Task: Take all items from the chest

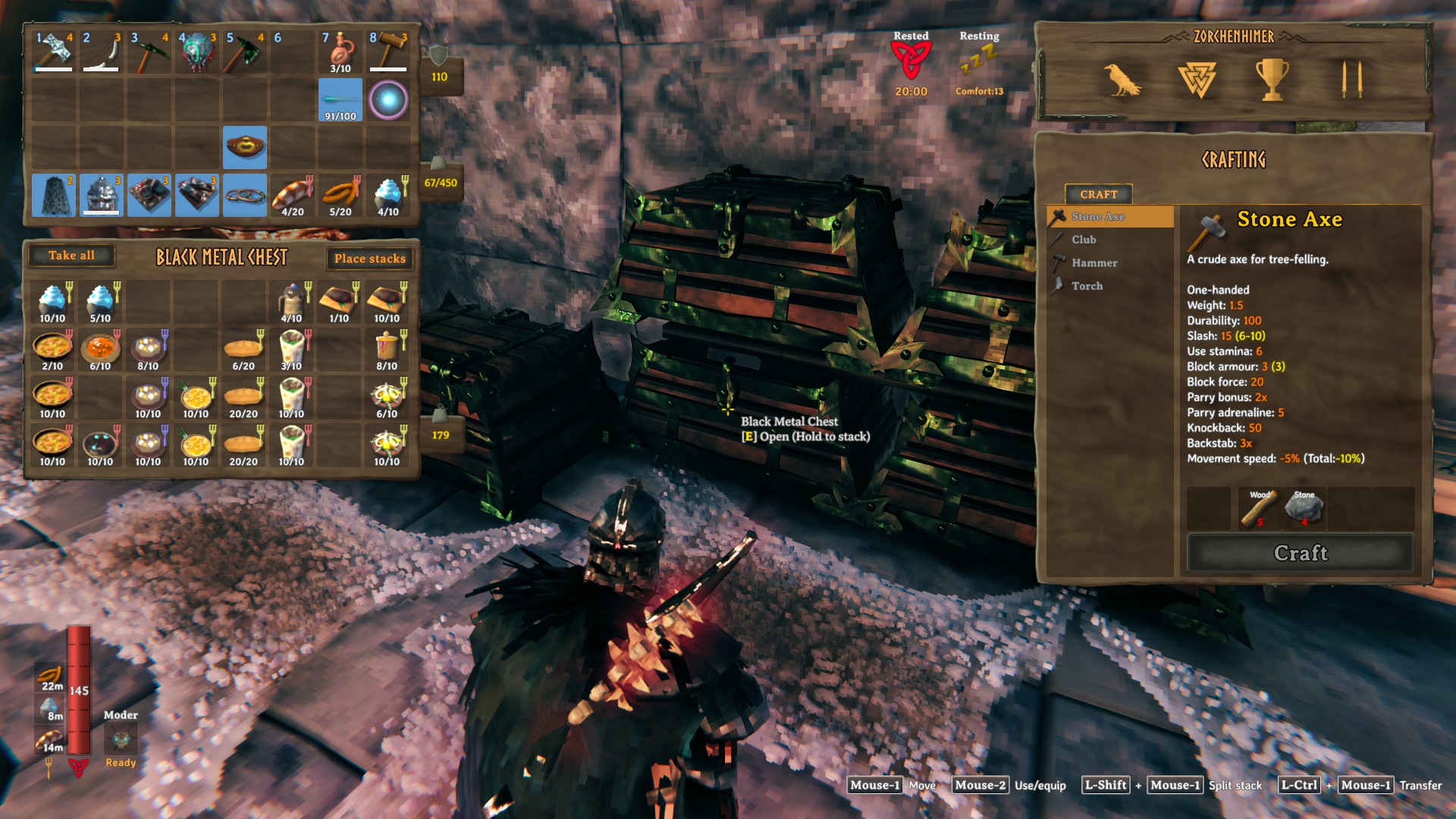Action: [71, 256]
